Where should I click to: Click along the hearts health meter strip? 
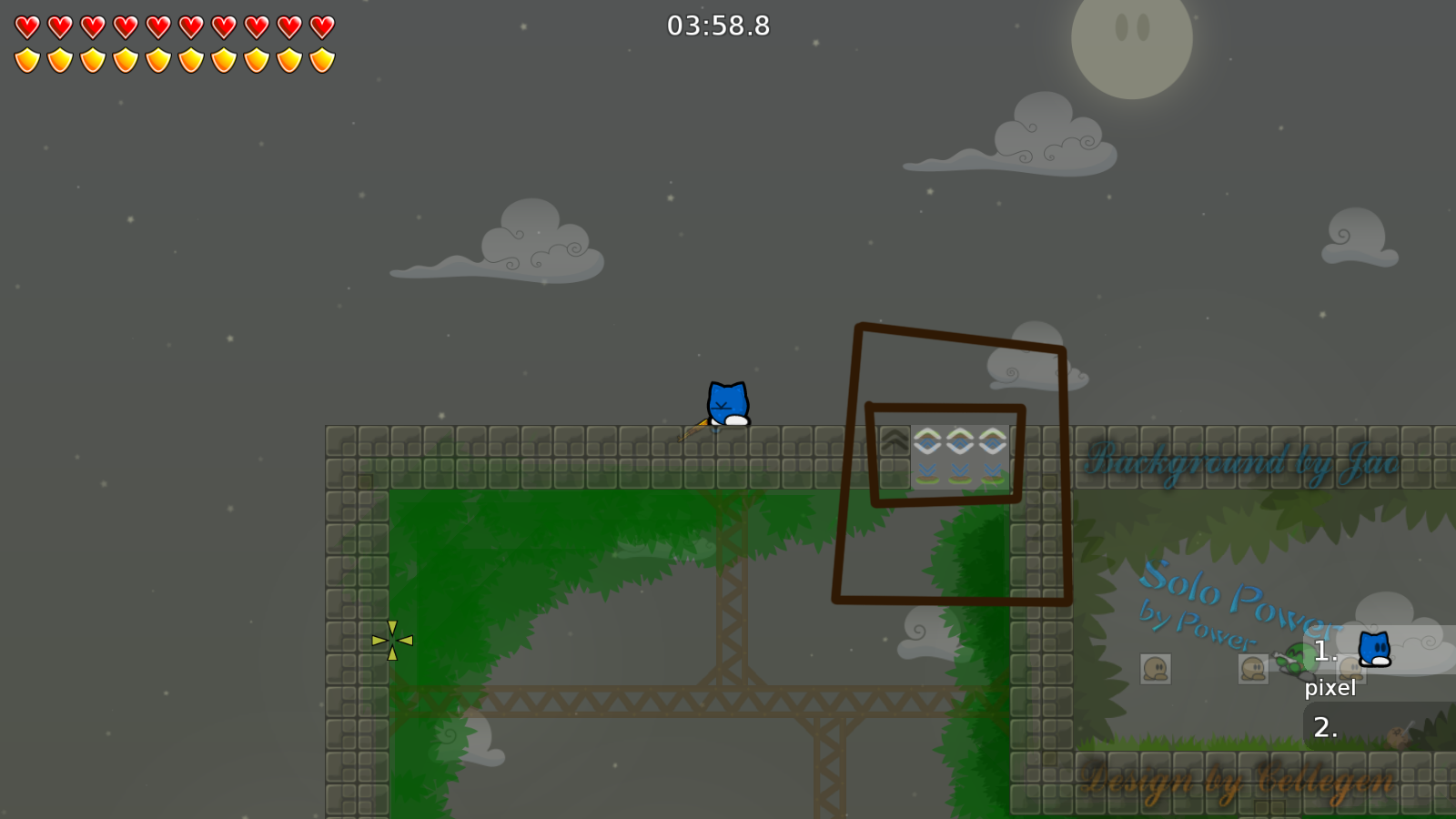pyautogui.click(x=173, y=25)
